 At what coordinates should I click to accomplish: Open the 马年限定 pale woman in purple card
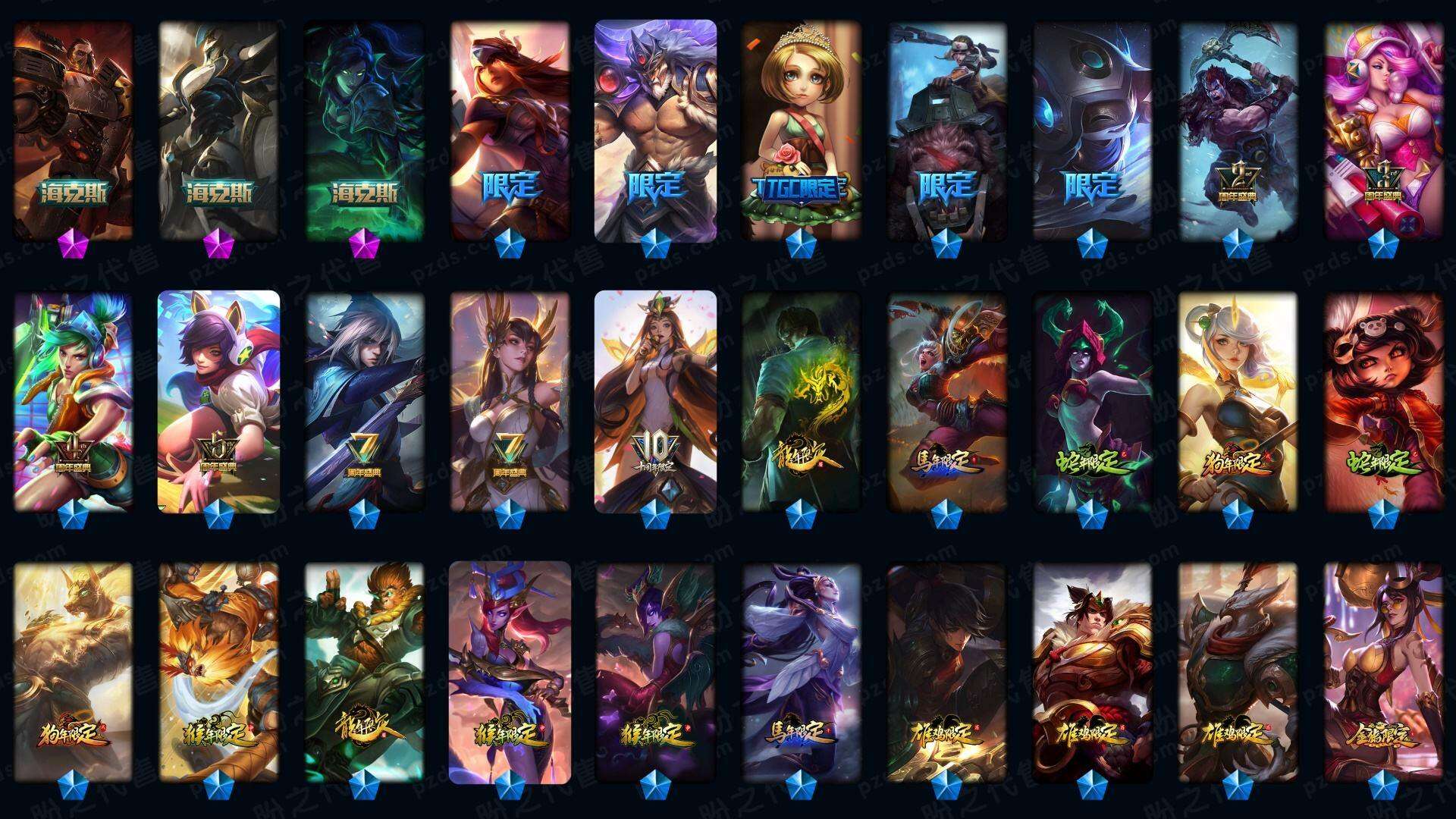click(x=801, y=672)
